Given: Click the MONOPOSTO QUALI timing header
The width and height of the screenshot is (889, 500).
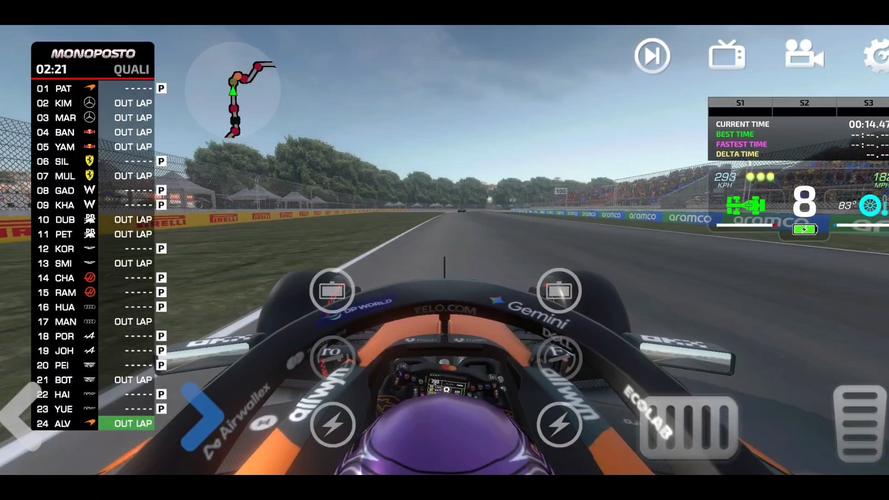Looking at the screenshot, I should (x=92, y=61).
